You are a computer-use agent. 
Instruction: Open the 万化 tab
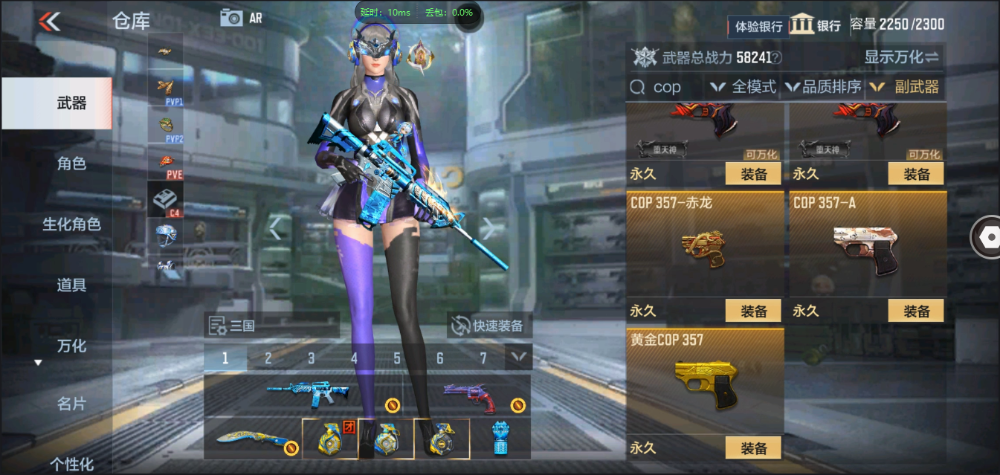click(71, 346)
